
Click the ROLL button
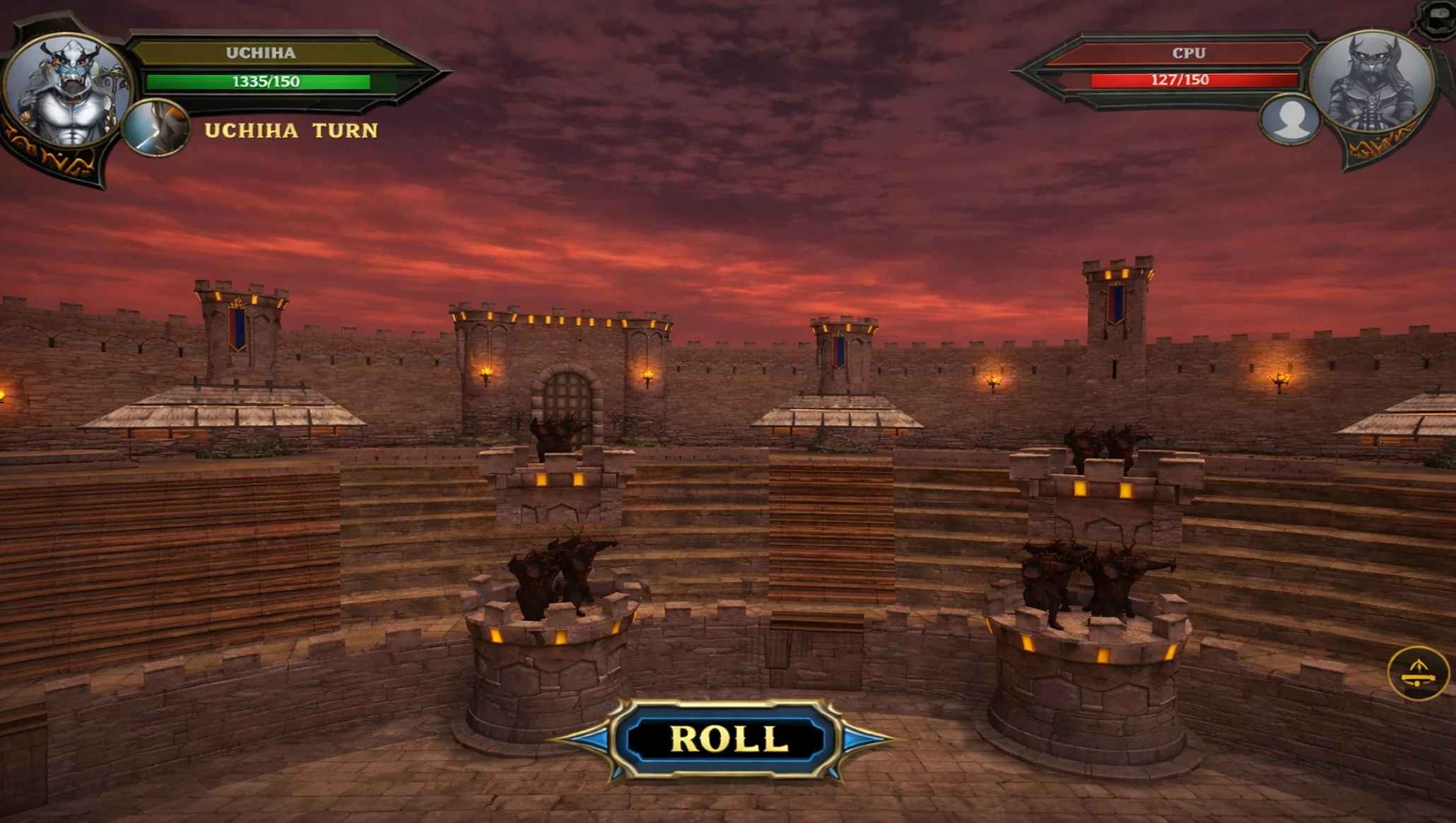727,740
